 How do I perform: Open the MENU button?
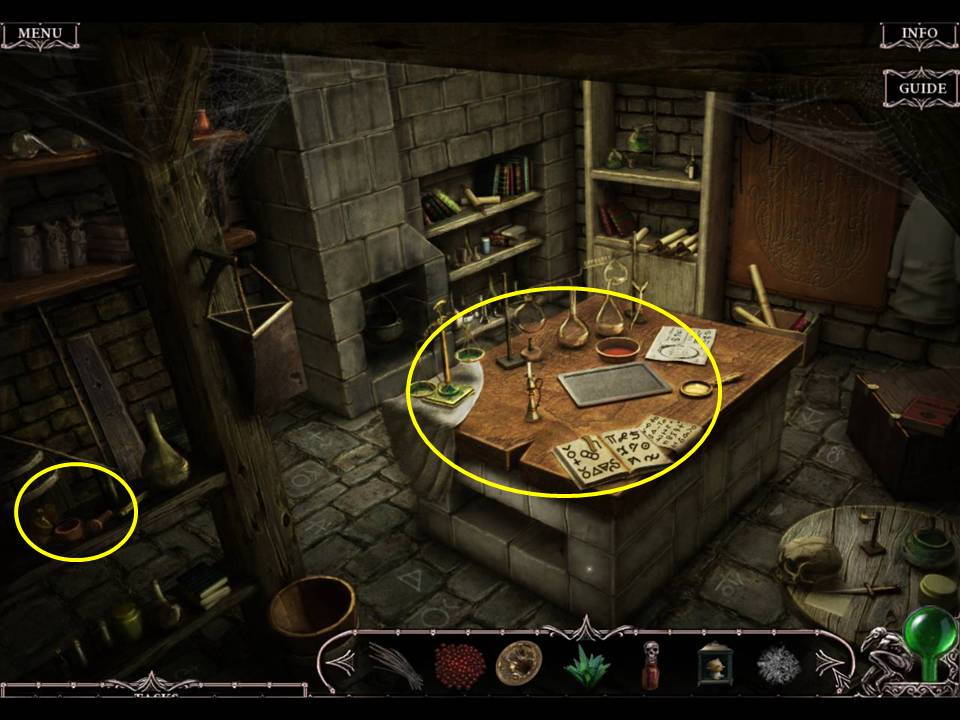pos(40,35)
